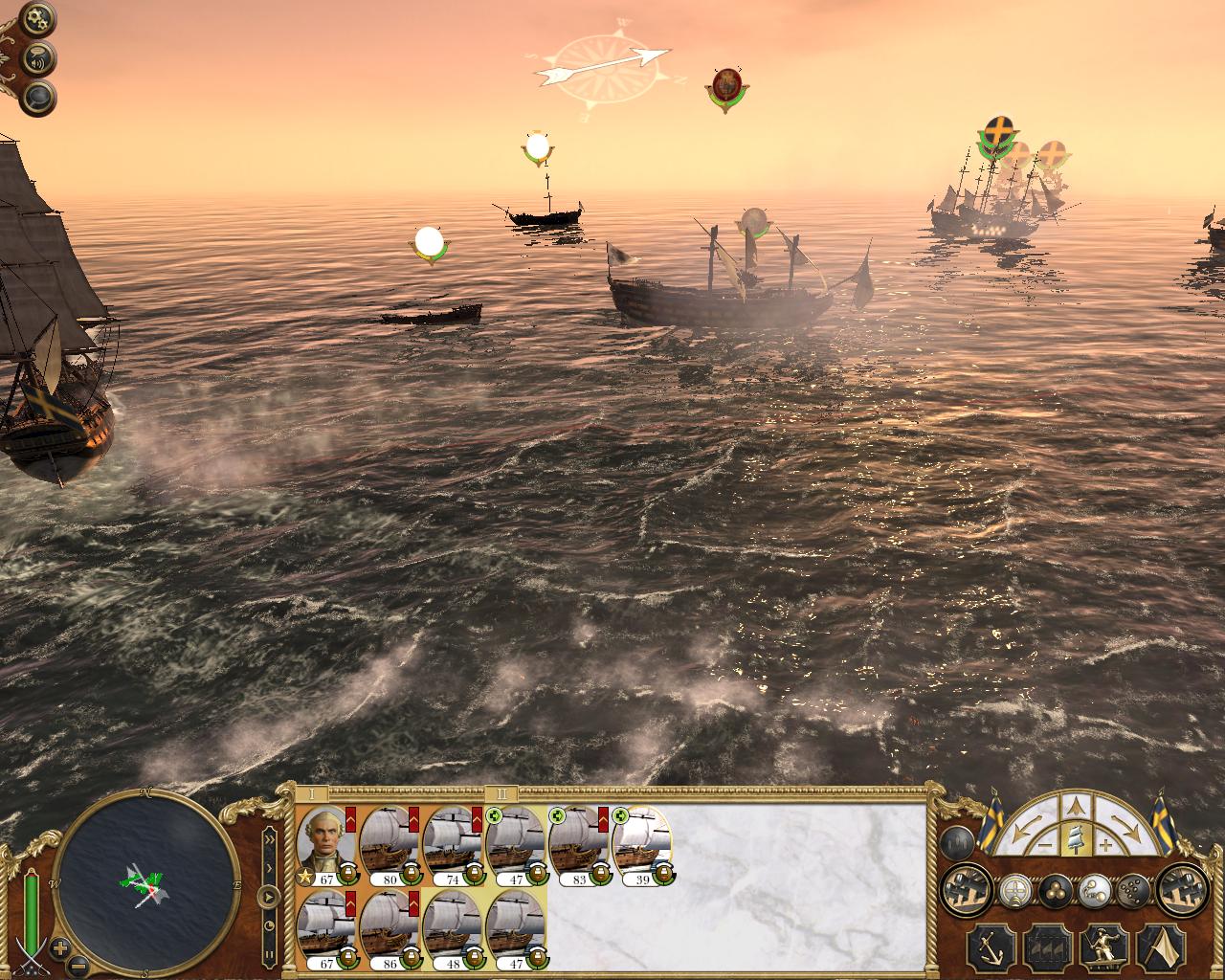Open the gears options menu
This screenshot has height=980, width=1225.
(x=40, y=18)
